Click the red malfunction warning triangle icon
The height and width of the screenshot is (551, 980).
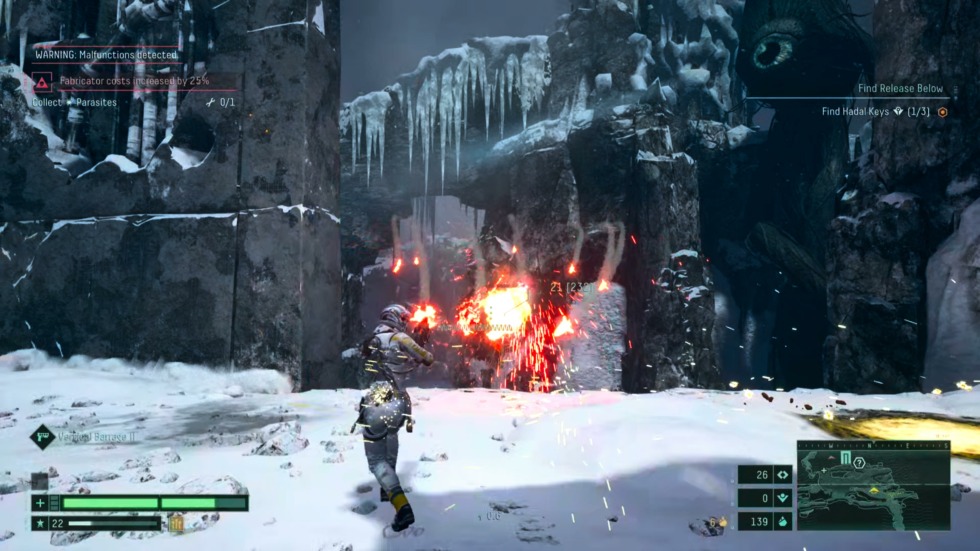pos(42,82)
